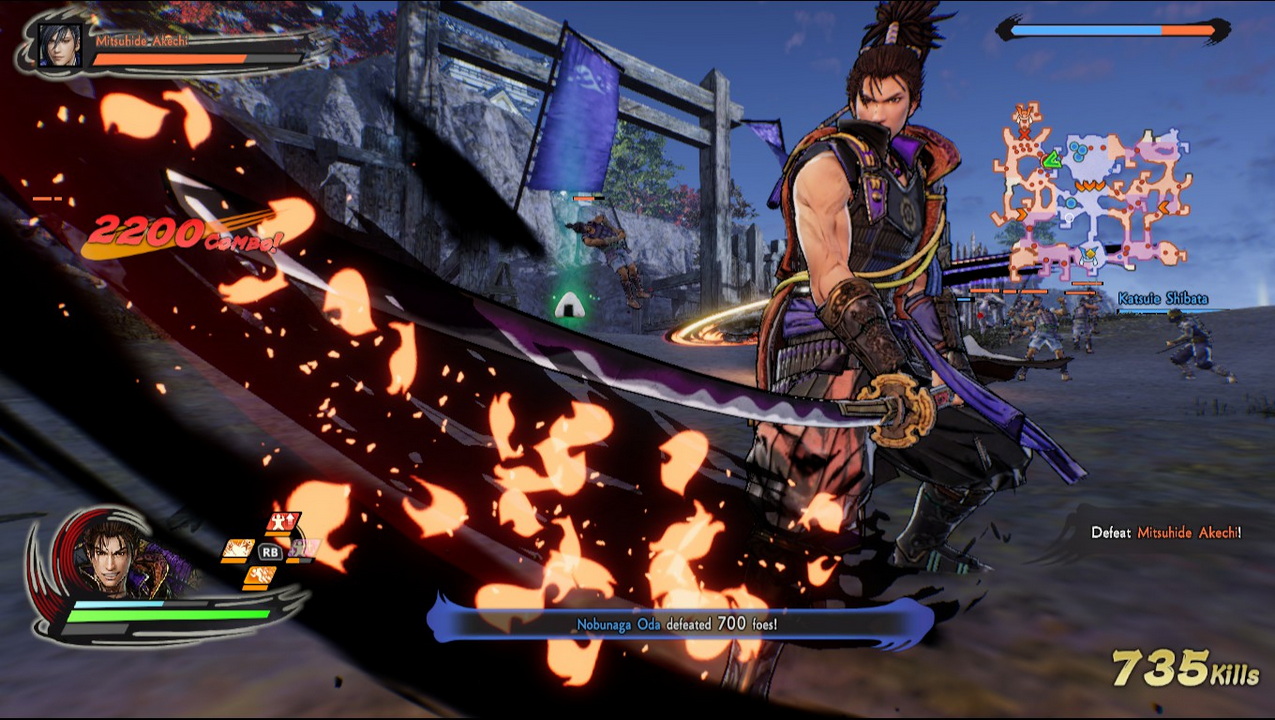Use the orange burst strike skill icon
This screenshot has width=1275, height=720.
point(238,549)
